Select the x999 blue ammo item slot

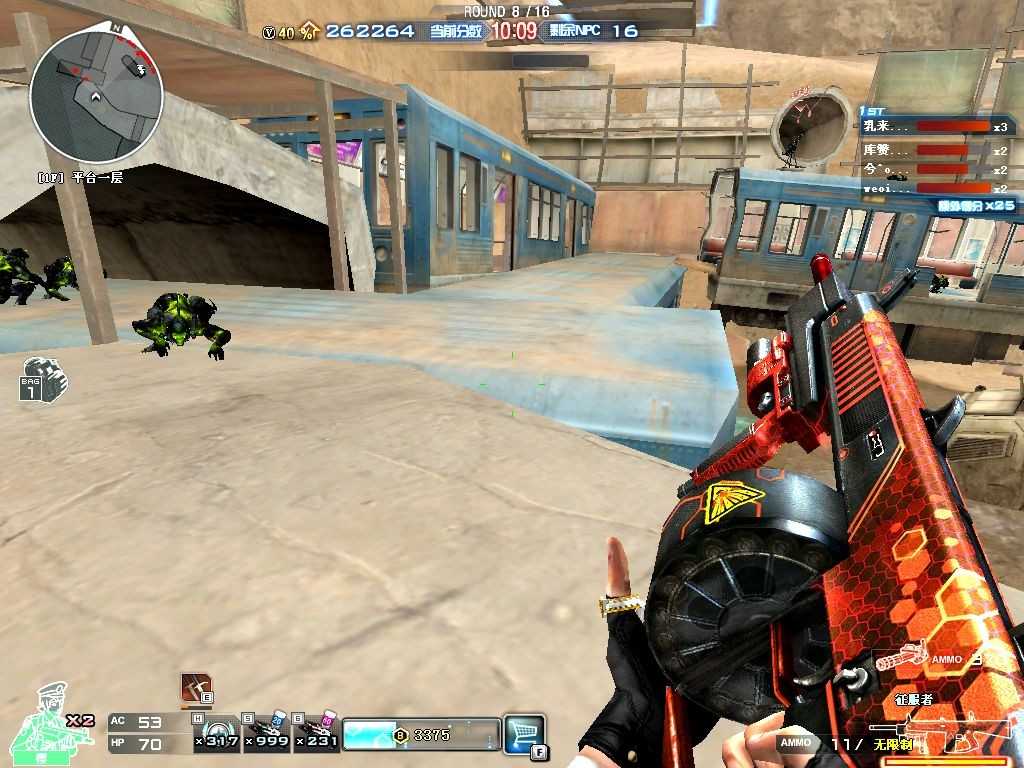268,733
